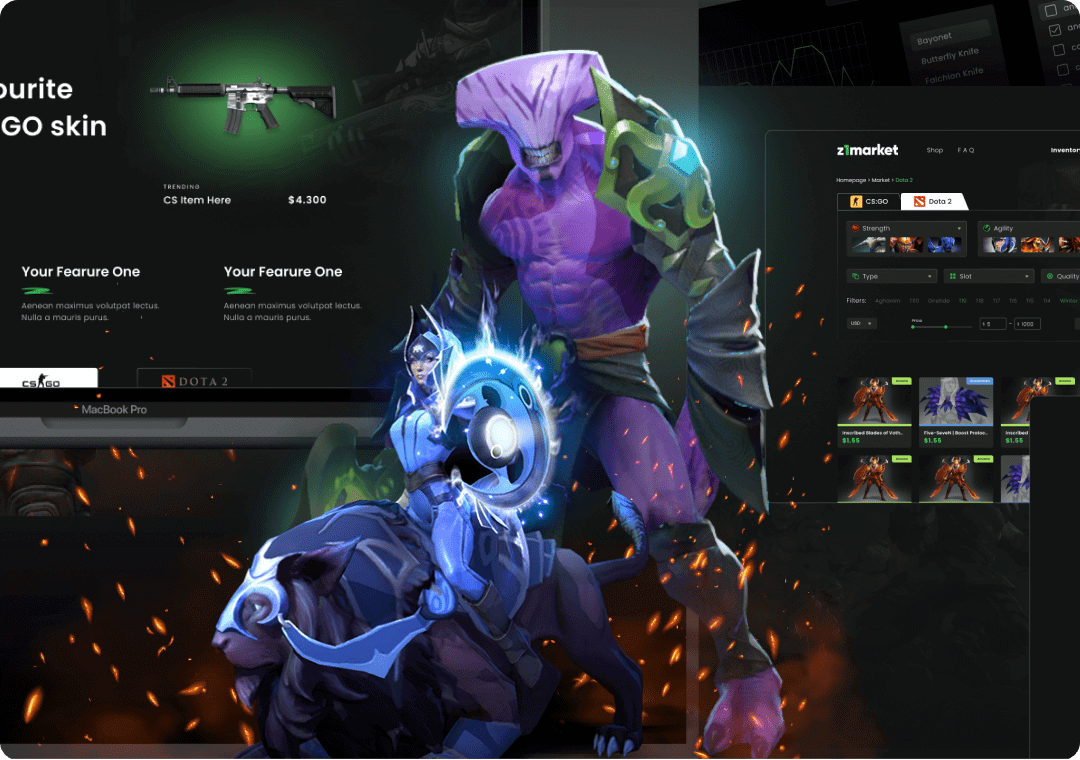Click the z1market logo
The height and width of the screenshot is (760, 1080).
(867, 150)
